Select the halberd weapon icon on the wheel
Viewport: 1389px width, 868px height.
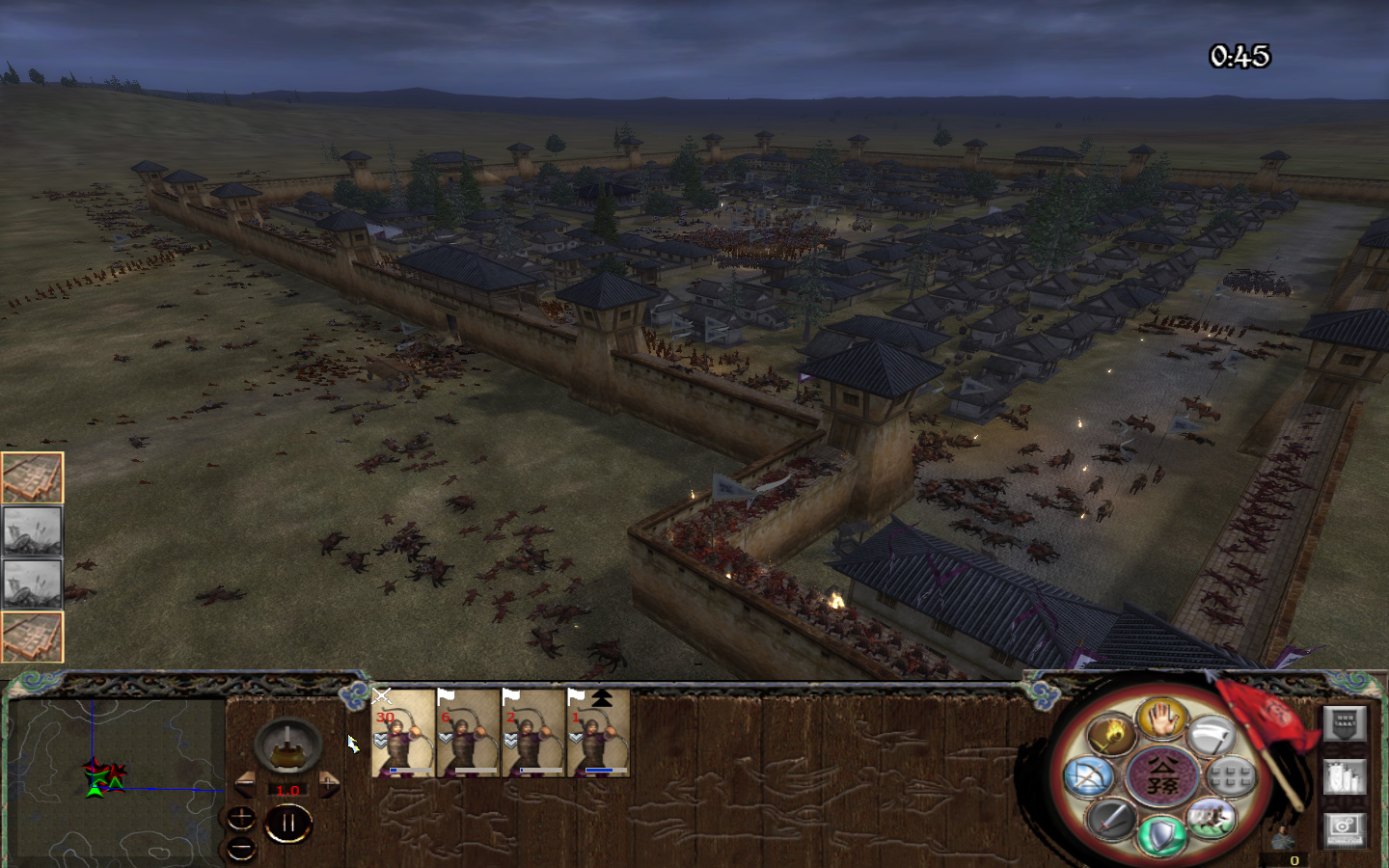point(1212,736)
